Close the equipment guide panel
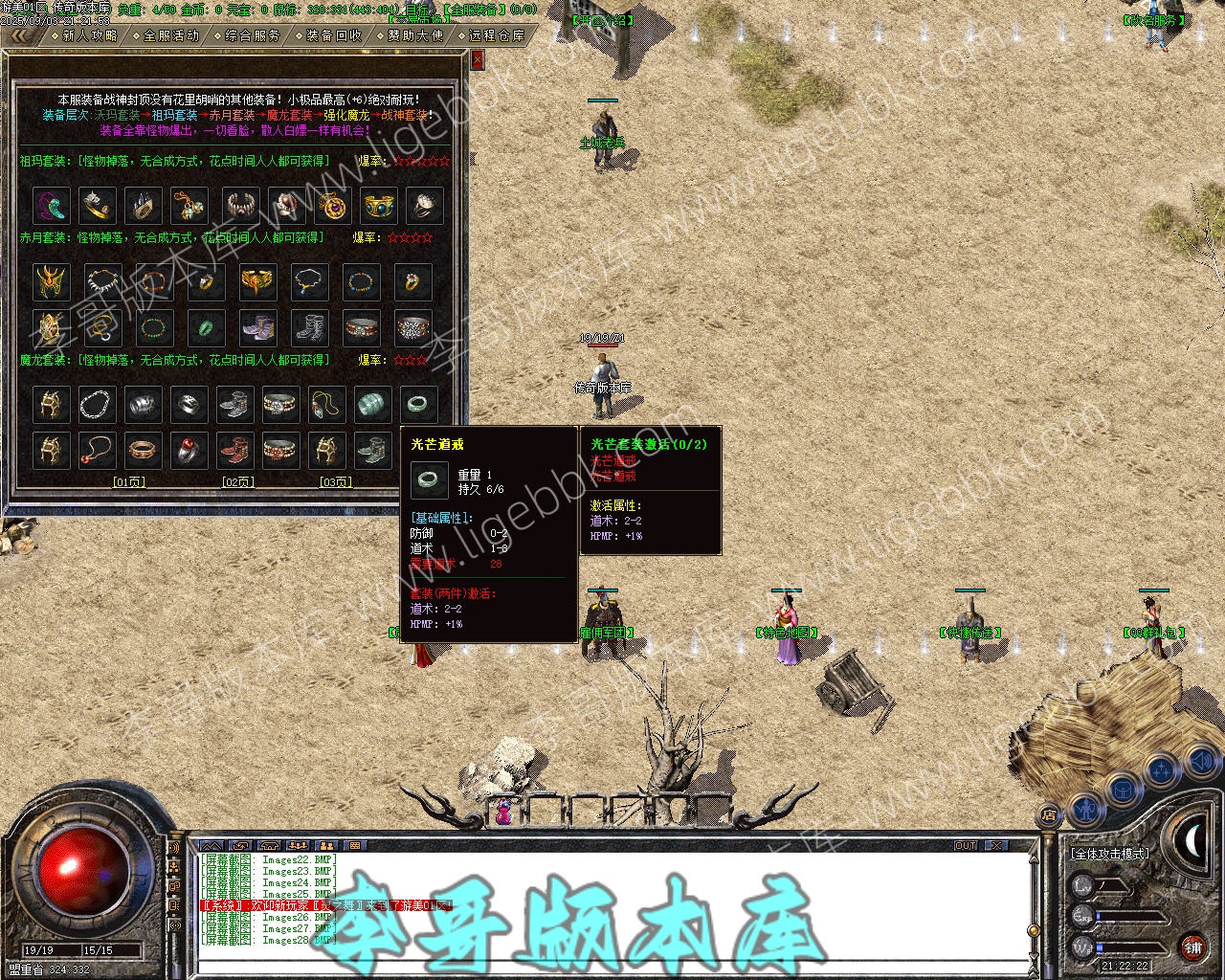 [x=478, y=59]
